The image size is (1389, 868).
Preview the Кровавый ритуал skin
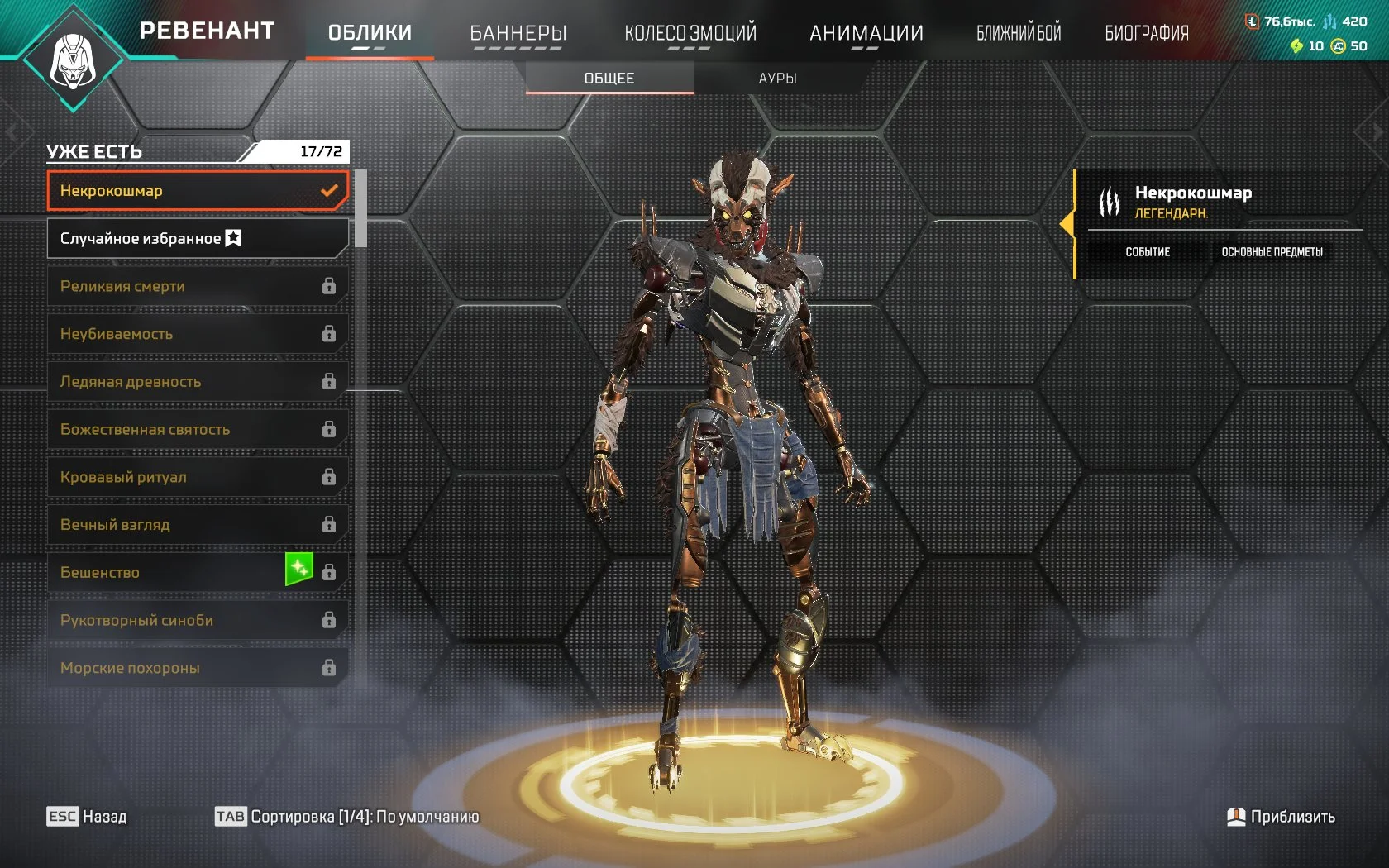(x=197, y=477)
